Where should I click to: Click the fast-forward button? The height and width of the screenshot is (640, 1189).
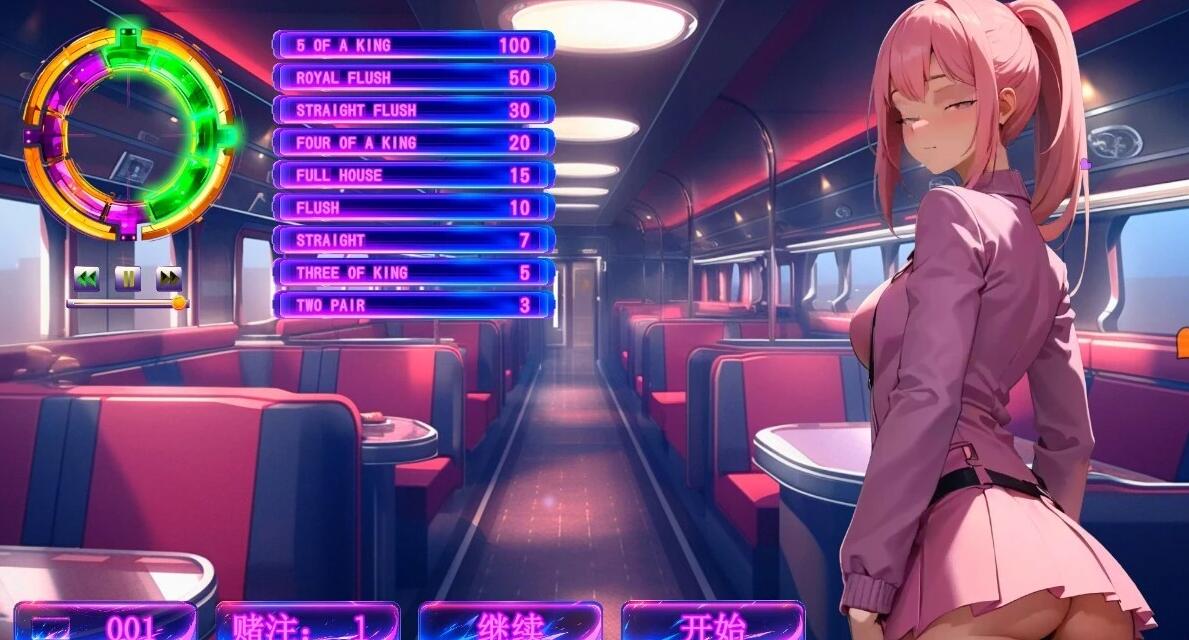[x=169, y=277]
